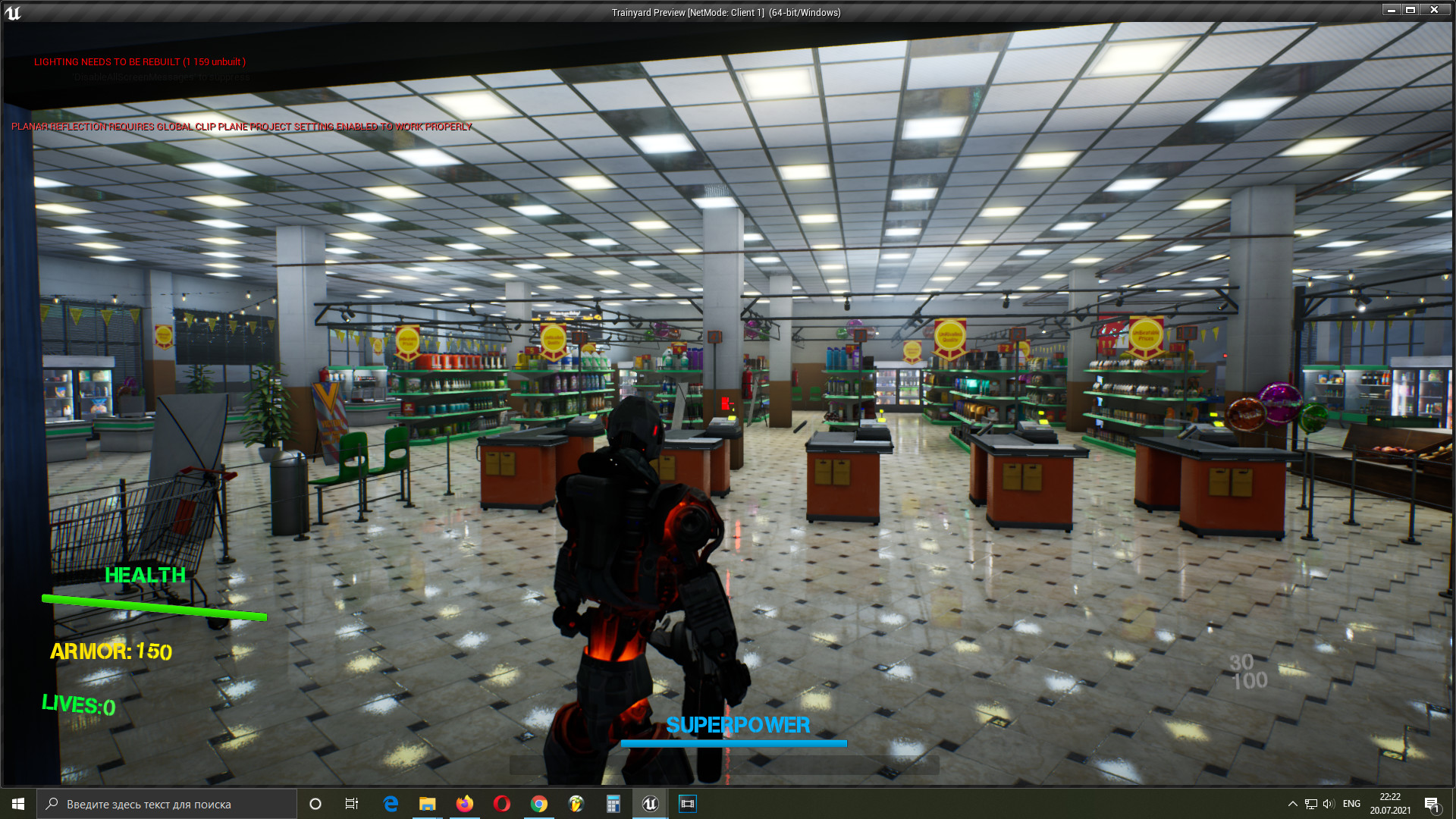Click the blue SUPERPOWER progress bar
This screenshot has width=1456, height=819.
[x=734, y=742]
